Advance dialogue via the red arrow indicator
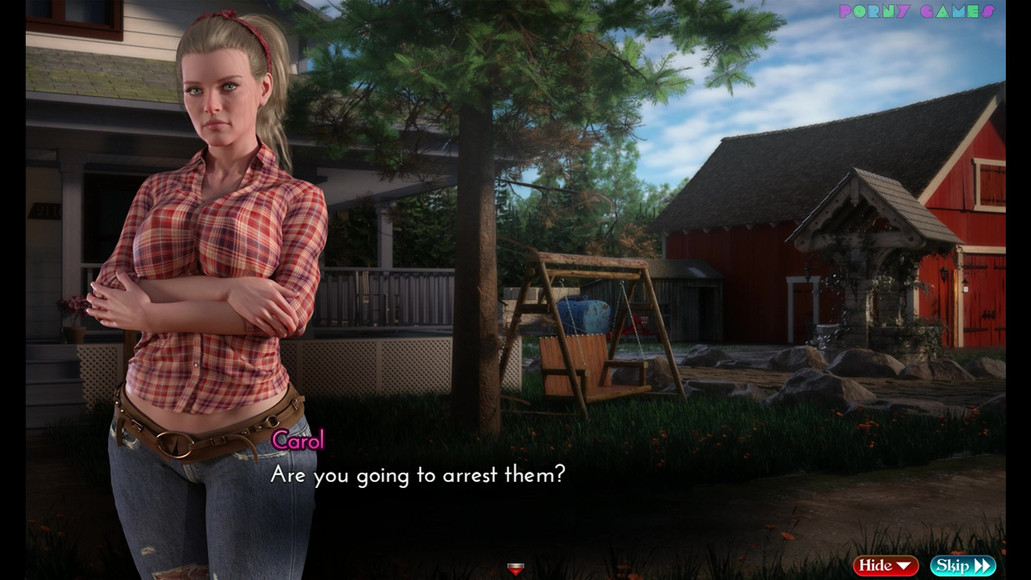Image resolution: width=1031 pixels, height=580 pixels. click(x=515, y=569)
